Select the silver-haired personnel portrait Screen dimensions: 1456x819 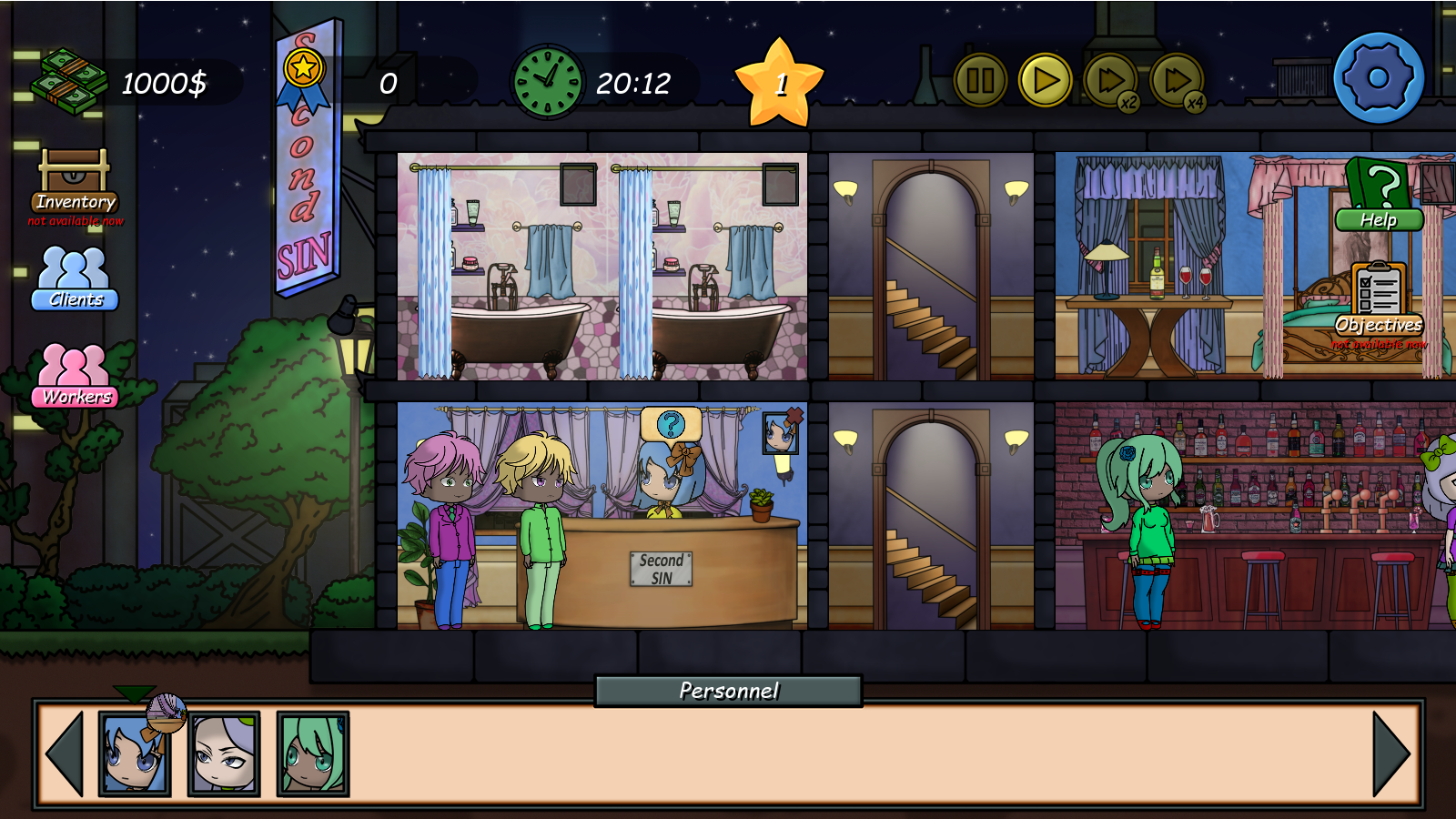224,754
